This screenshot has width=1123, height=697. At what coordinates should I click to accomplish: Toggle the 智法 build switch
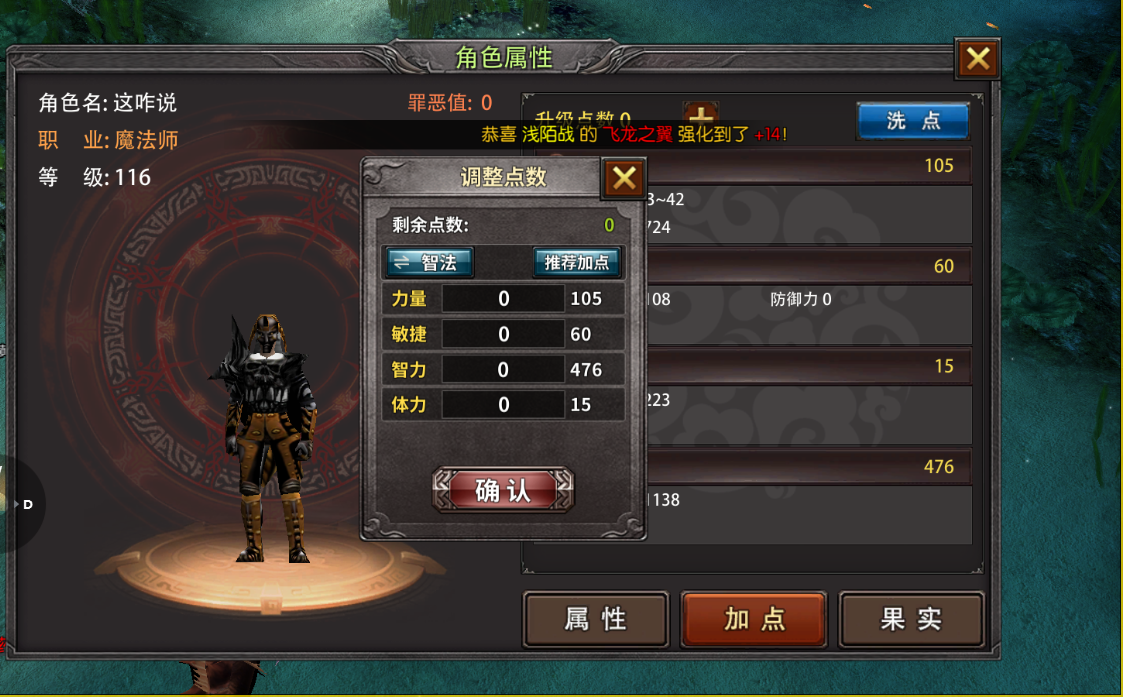(429, 262)
